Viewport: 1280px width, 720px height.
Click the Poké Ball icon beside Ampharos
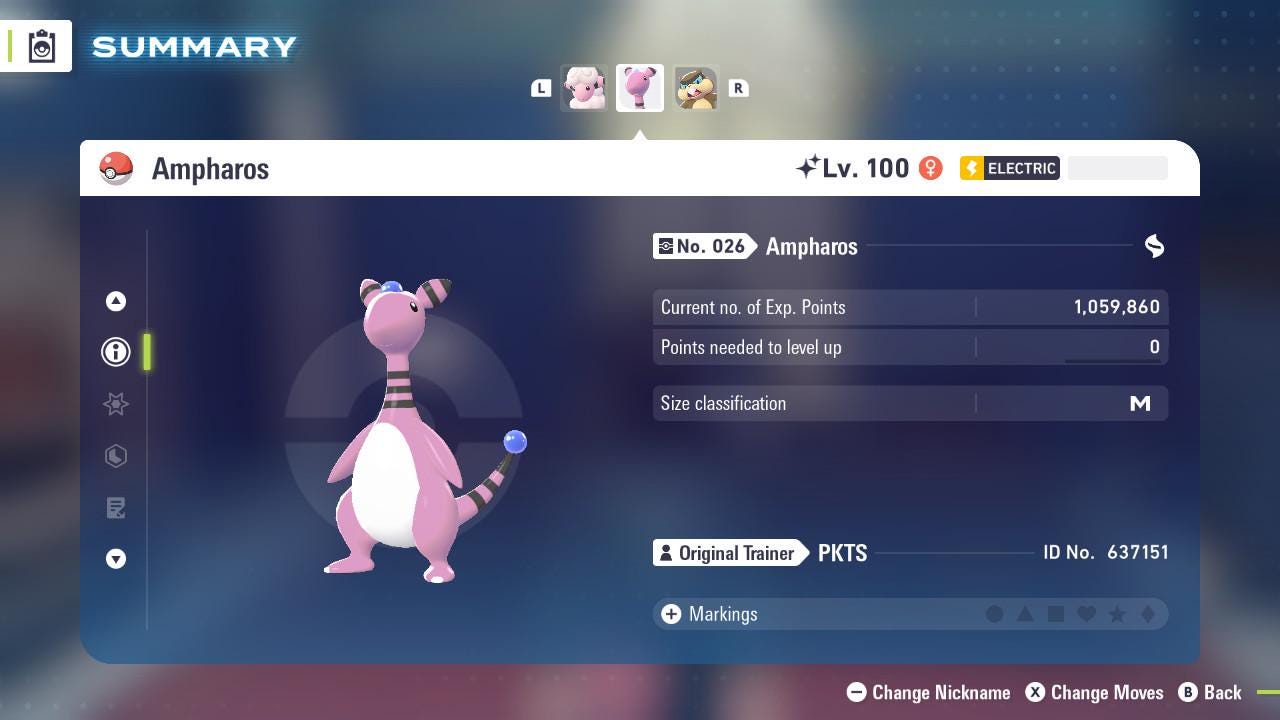117,168
